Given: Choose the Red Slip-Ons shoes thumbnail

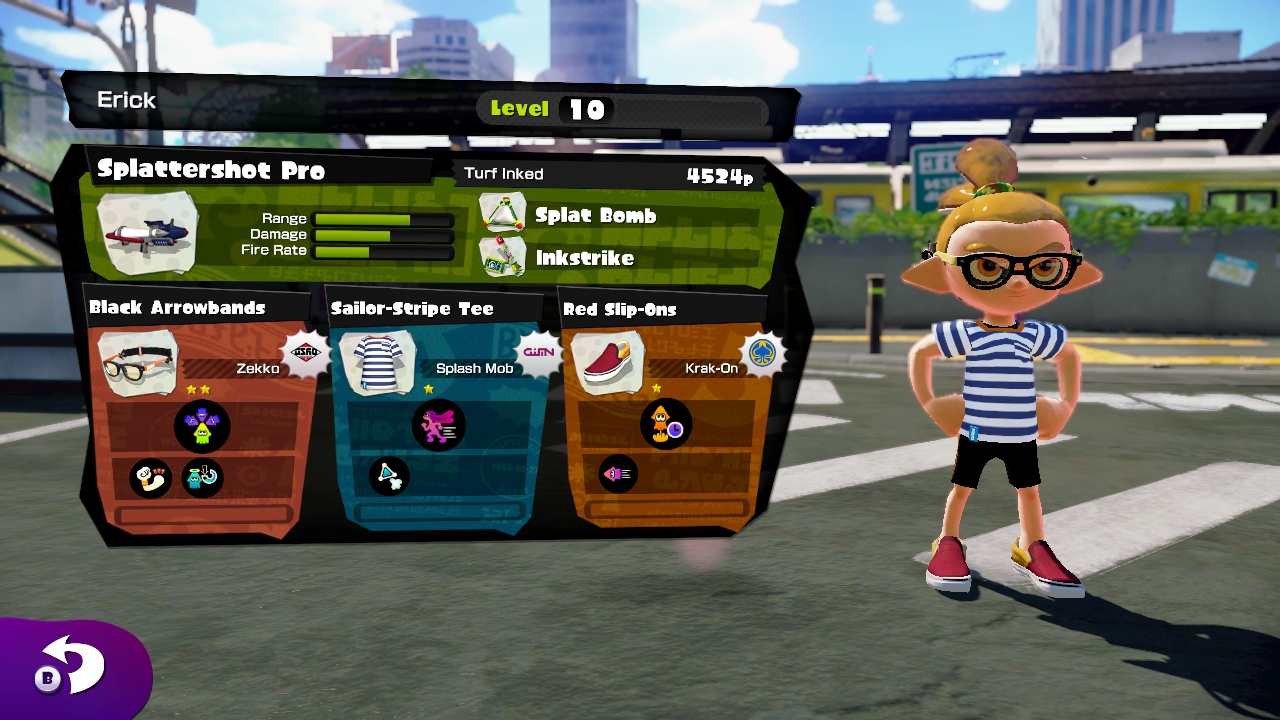Looking at the screenshot, I should [x=608, y=362].
